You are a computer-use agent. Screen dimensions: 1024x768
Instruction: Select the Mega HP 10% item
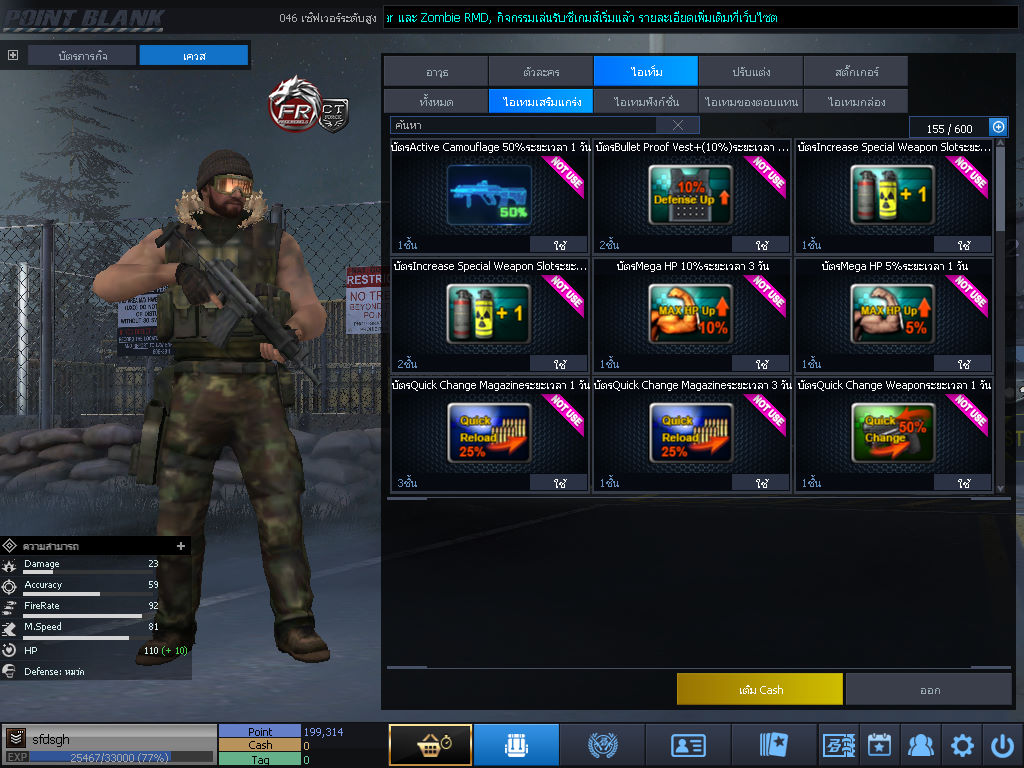(x=691, y=314)
